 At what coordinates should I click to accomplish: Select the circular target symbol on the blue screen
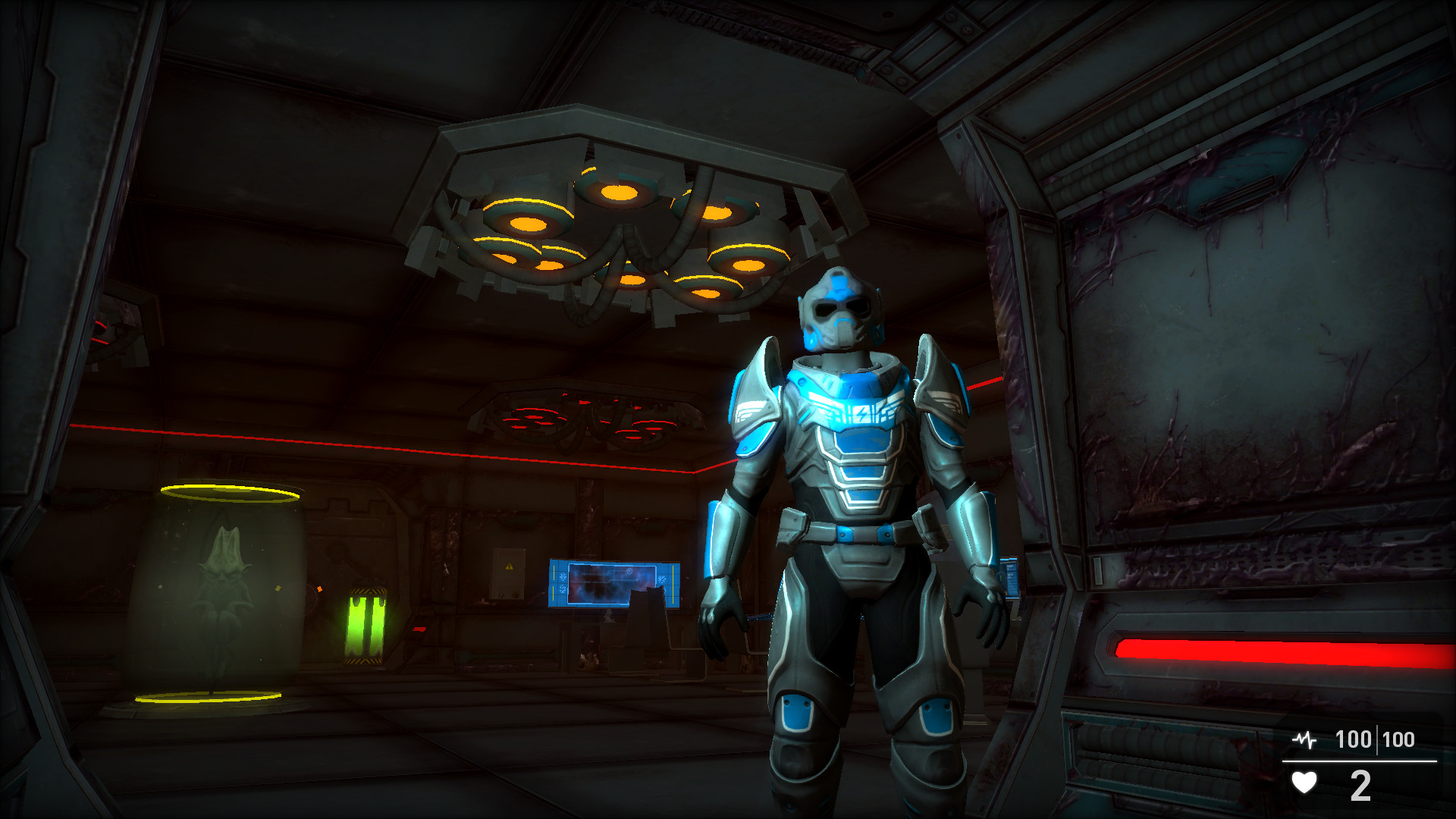629,571
